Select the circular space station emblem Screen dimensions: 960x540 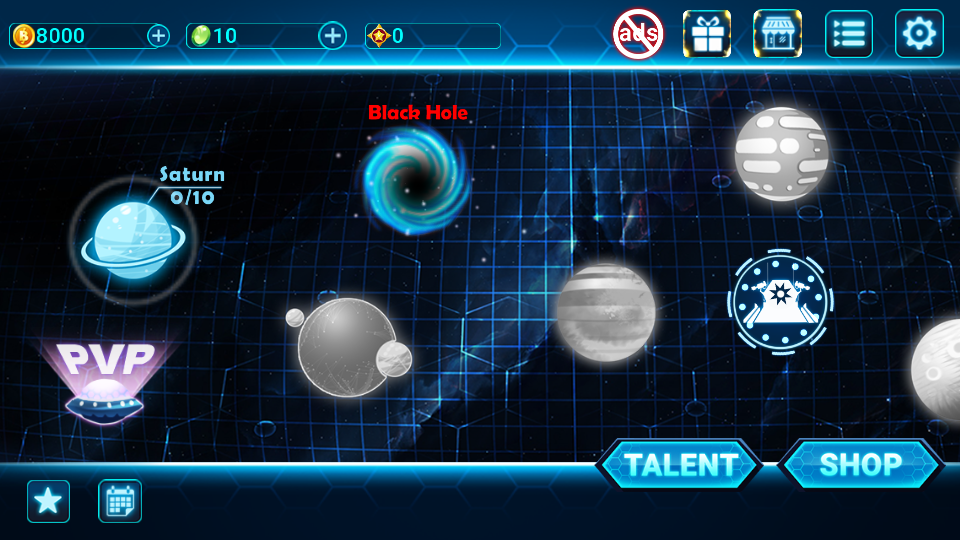click(x=782, y=299)
